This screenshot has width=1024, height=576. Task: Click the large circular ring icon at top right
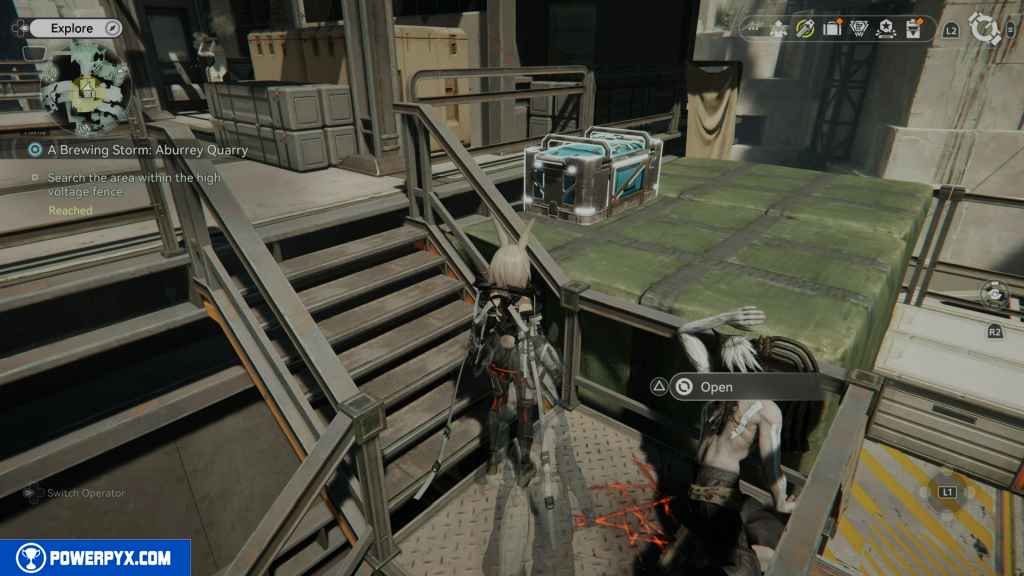(x=985, y=29)
